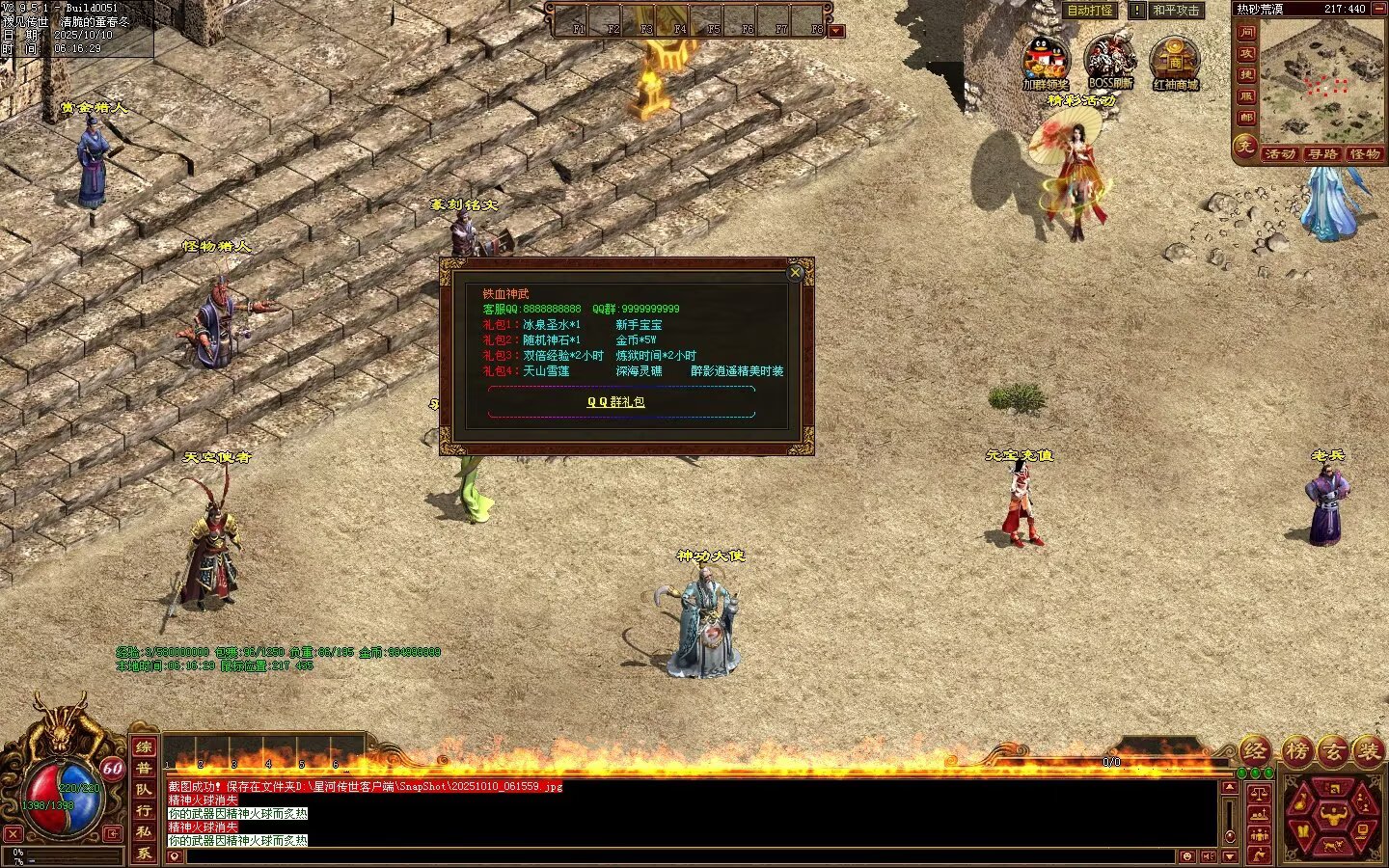Viewport: 1389px width, 868px height.
Task: Open the 榜 rankings round button
Action: click(x=1296, y=750)
